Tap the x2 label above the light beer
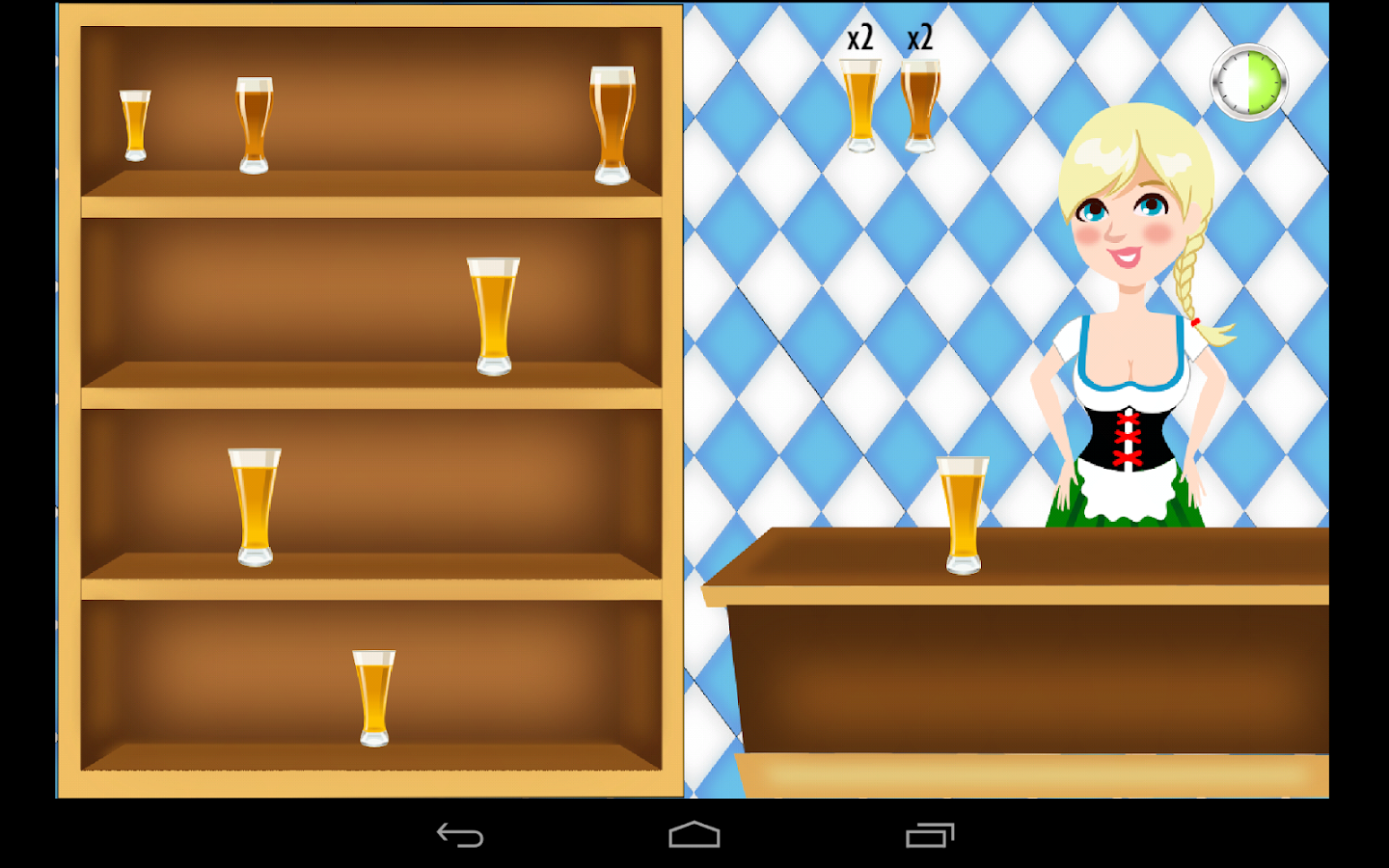Image resolution: width=1389 pixels, height=868 pixels. coord(861,38)
